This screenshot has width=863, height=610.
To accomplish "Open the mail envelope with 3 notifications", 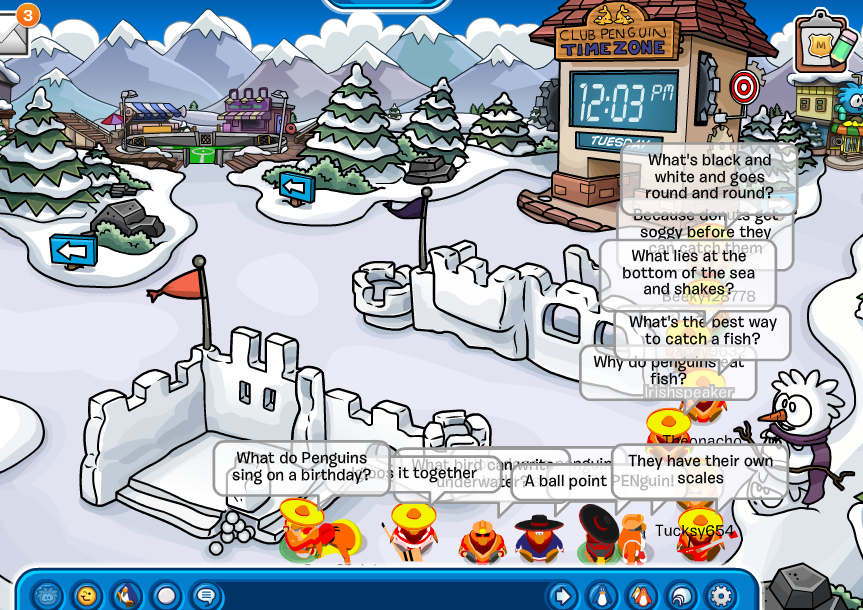I will (14, 34).
